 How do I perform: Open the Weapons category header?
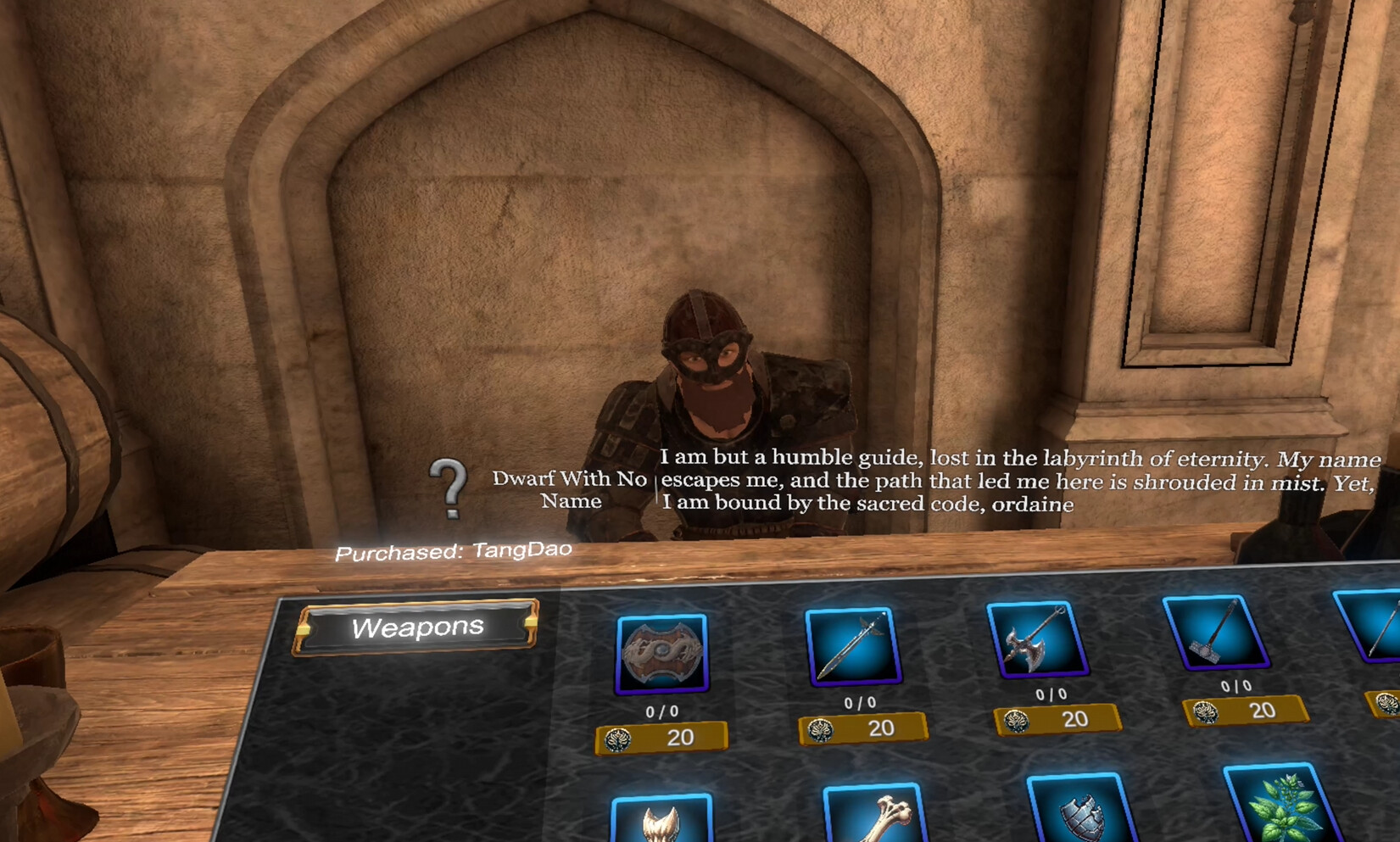pos(418,627)
